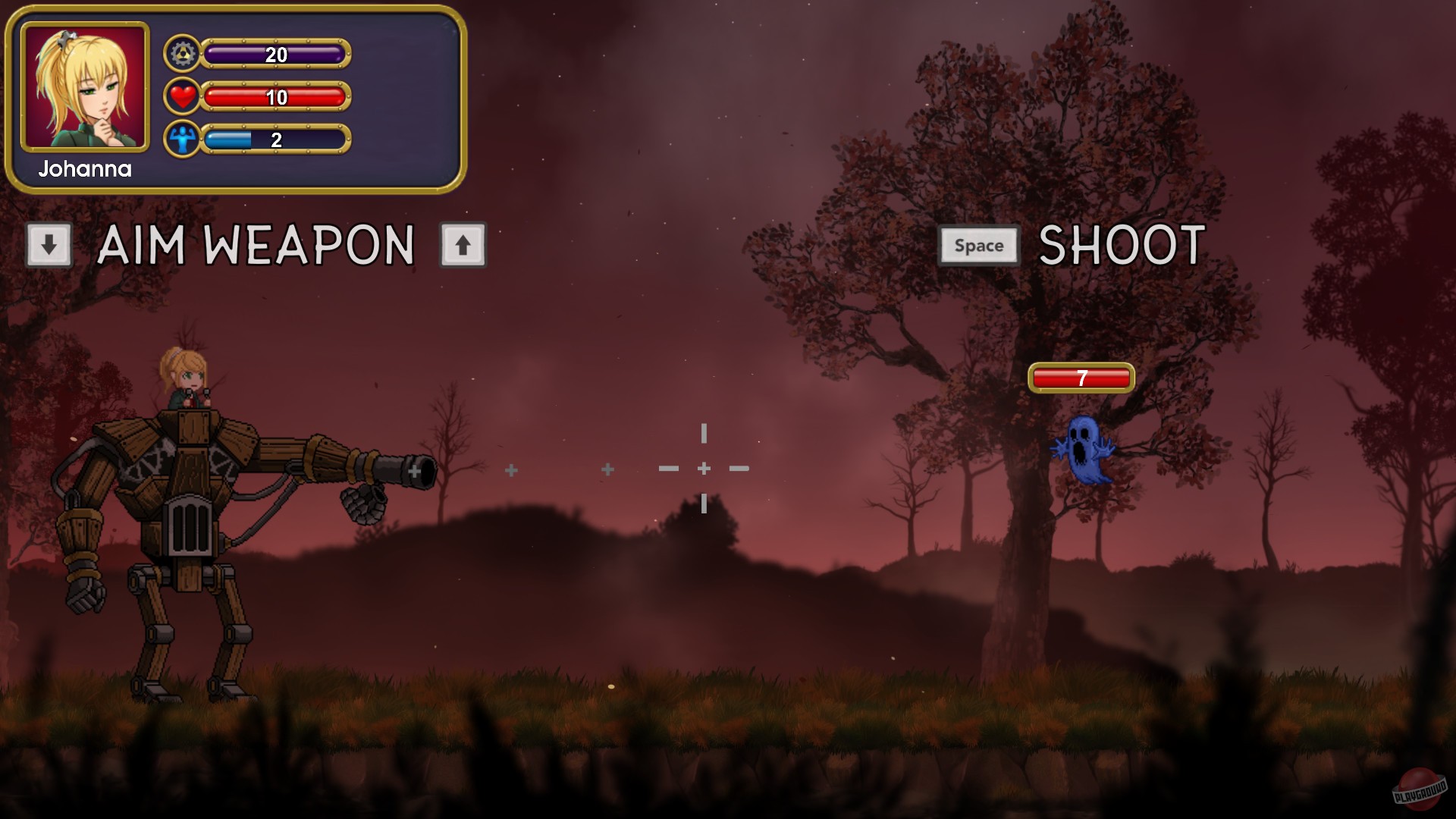Click the Space key icon next to SHOOT

(x=978, y=245)
